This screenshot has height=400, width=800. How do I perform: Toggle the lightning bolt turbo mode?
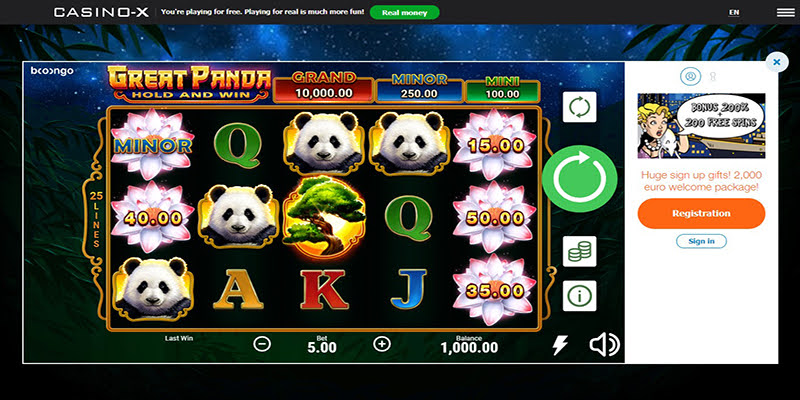[x=560, y=345]
